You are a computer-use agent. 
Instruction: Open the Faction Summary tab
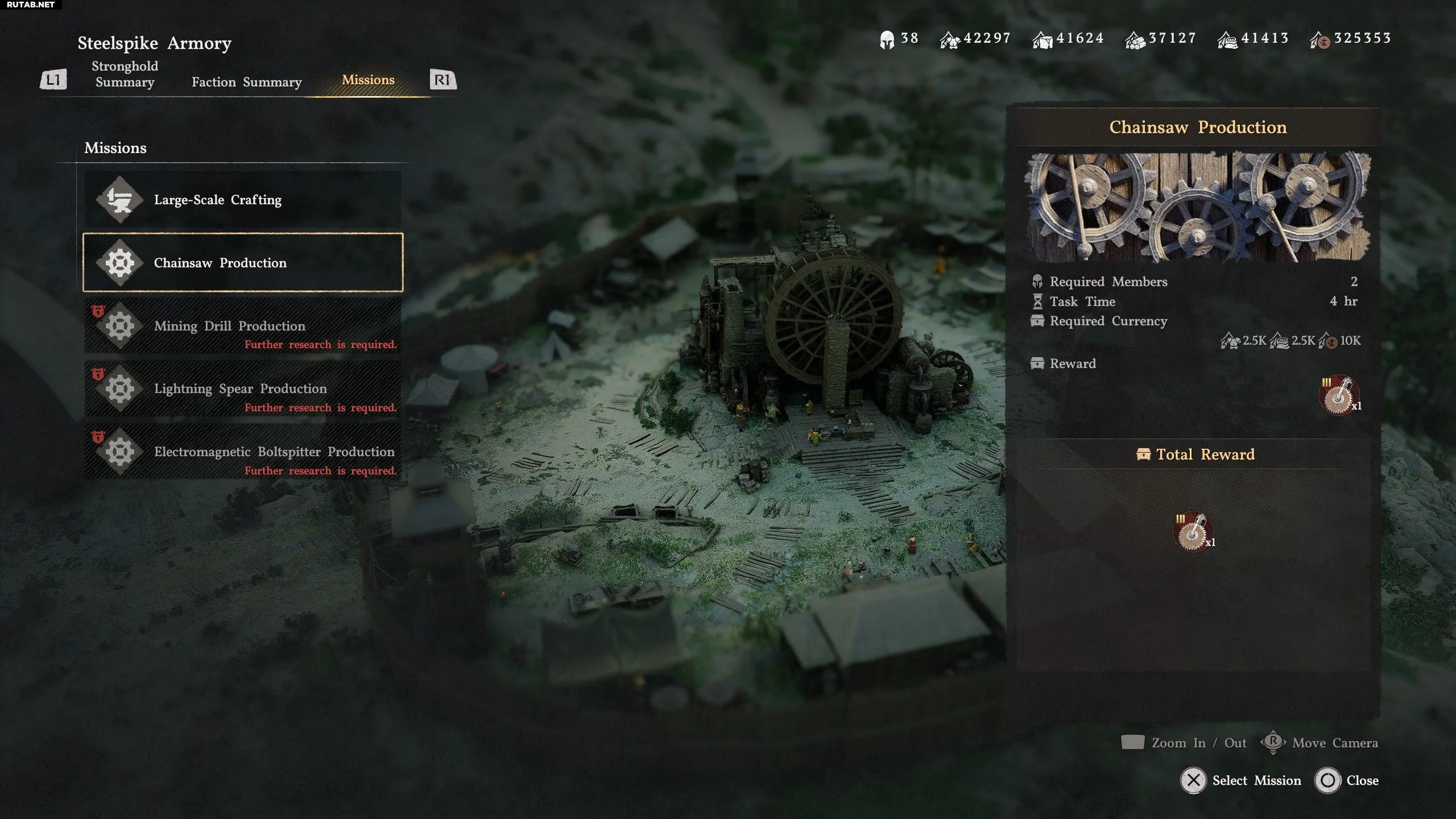(246, 82)
